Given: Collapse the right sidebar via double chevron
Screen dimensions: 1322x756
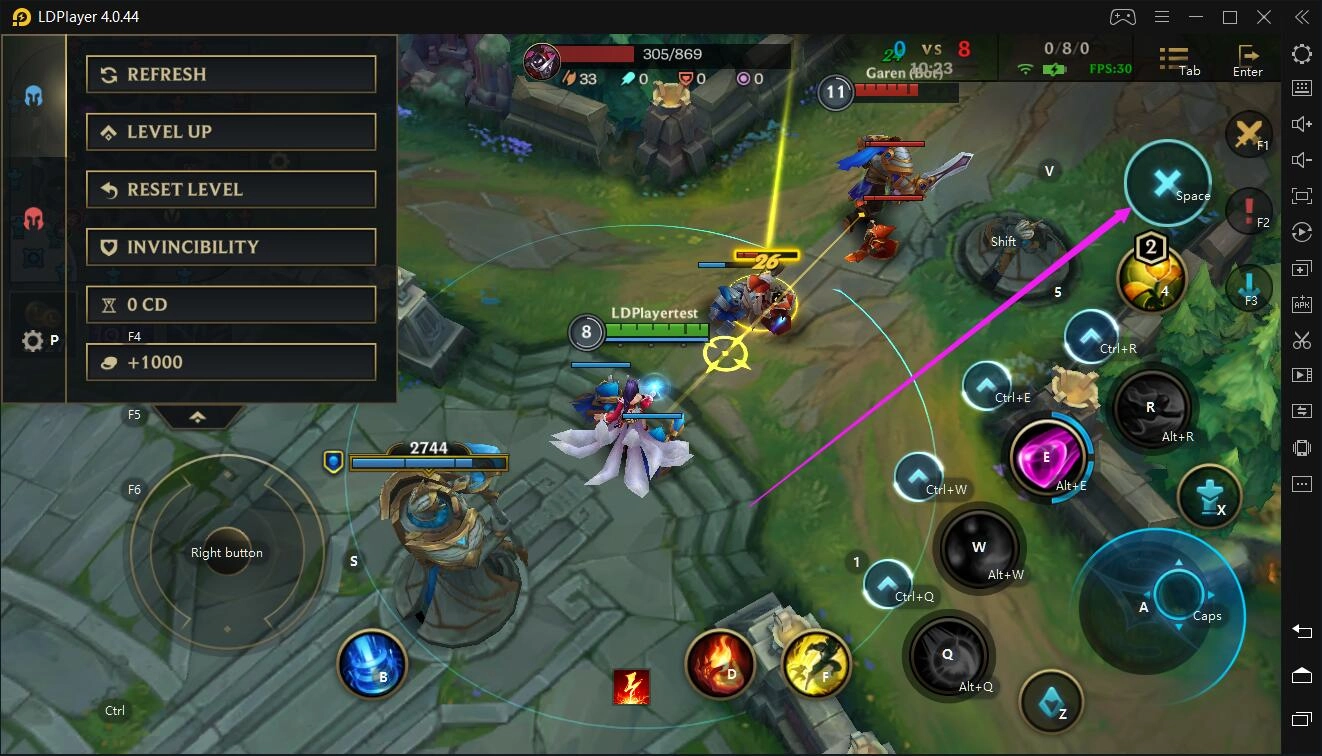Looking at the screenshot, I should (1301, 16).
